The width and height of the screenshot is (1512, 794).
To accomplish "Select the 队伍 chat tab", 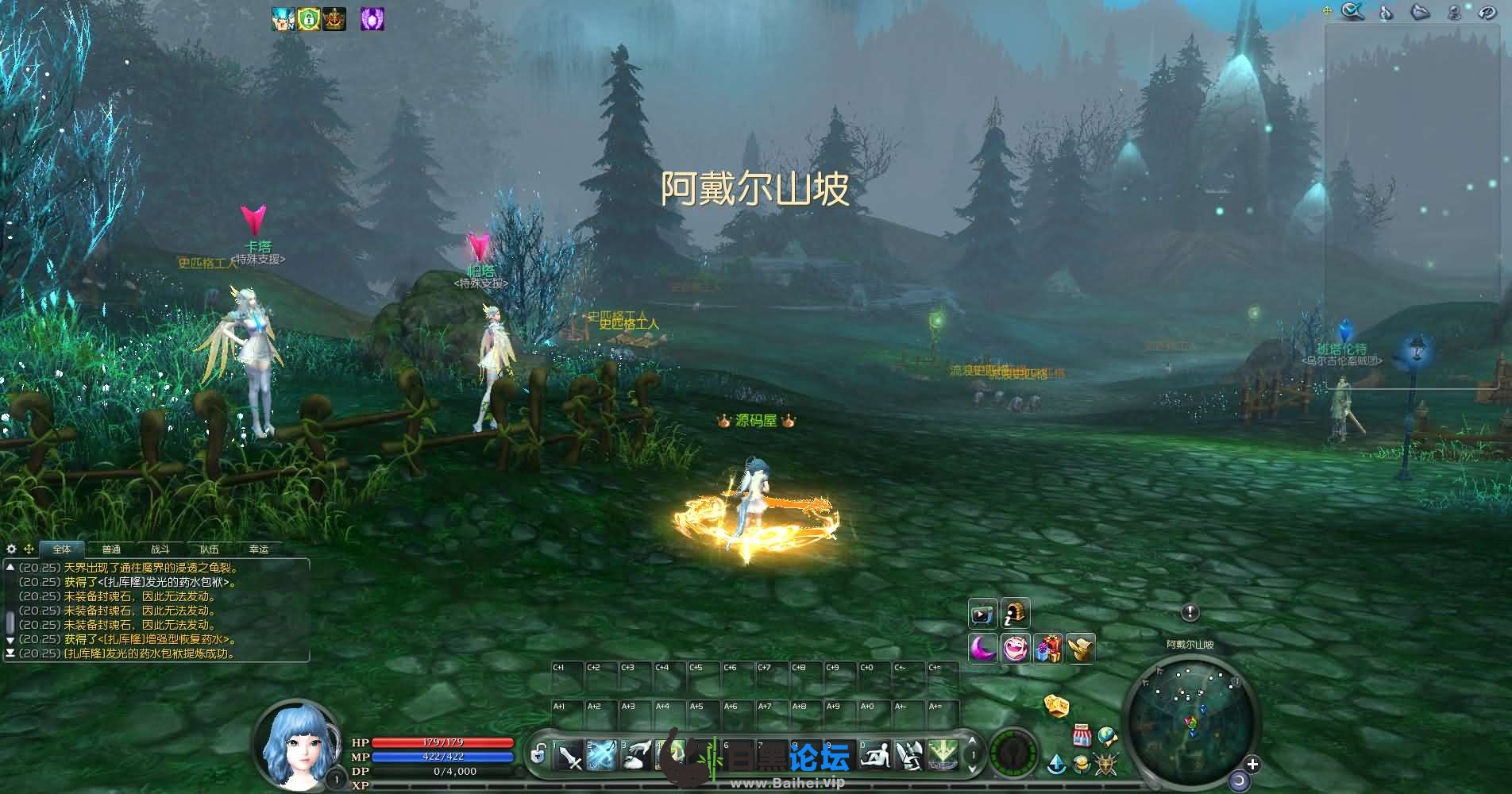I will (210, 549).
